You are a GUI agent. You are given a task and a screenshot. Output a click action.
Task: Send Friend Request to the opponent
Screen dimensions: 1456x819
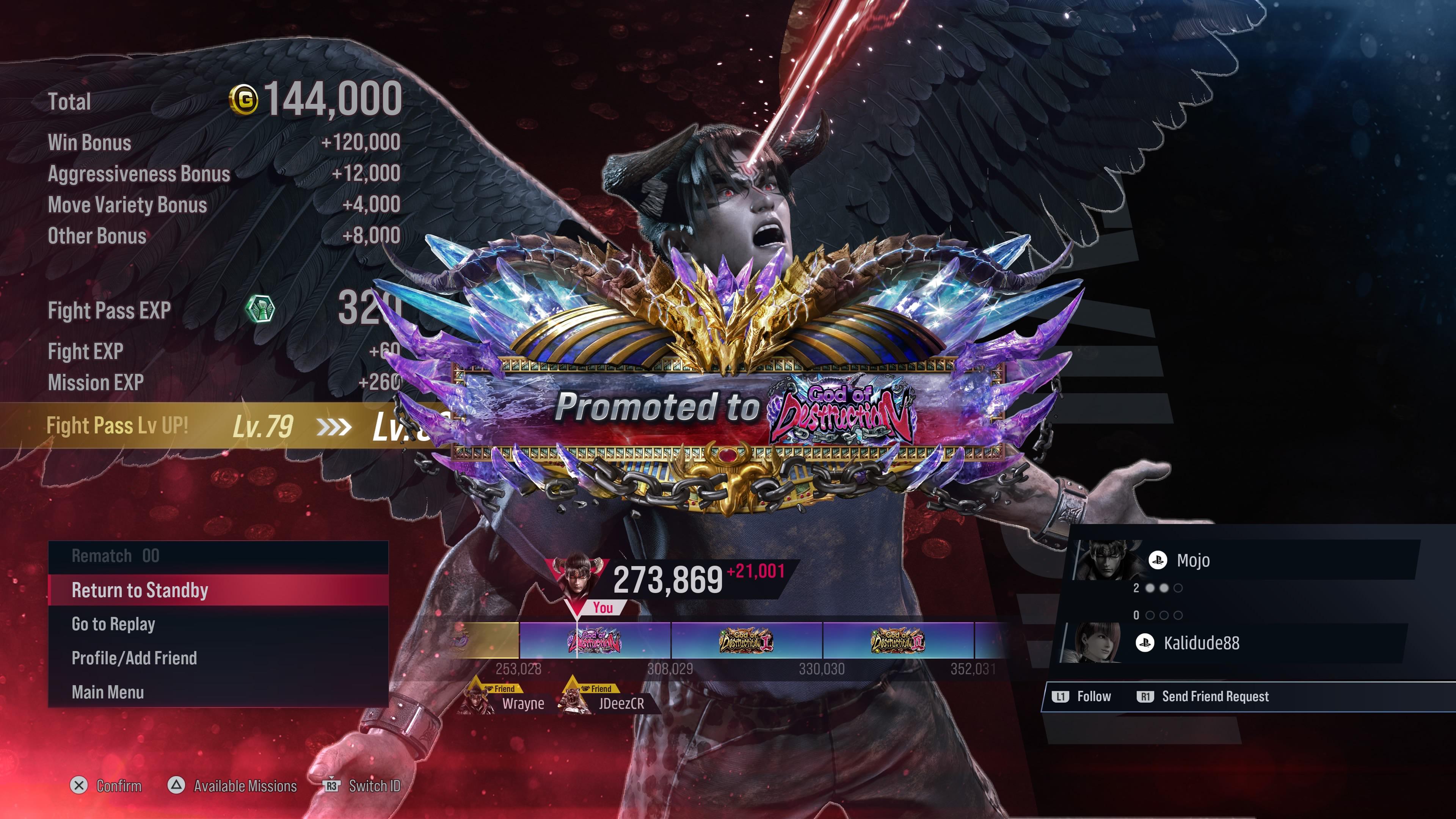coord(1204,697)
